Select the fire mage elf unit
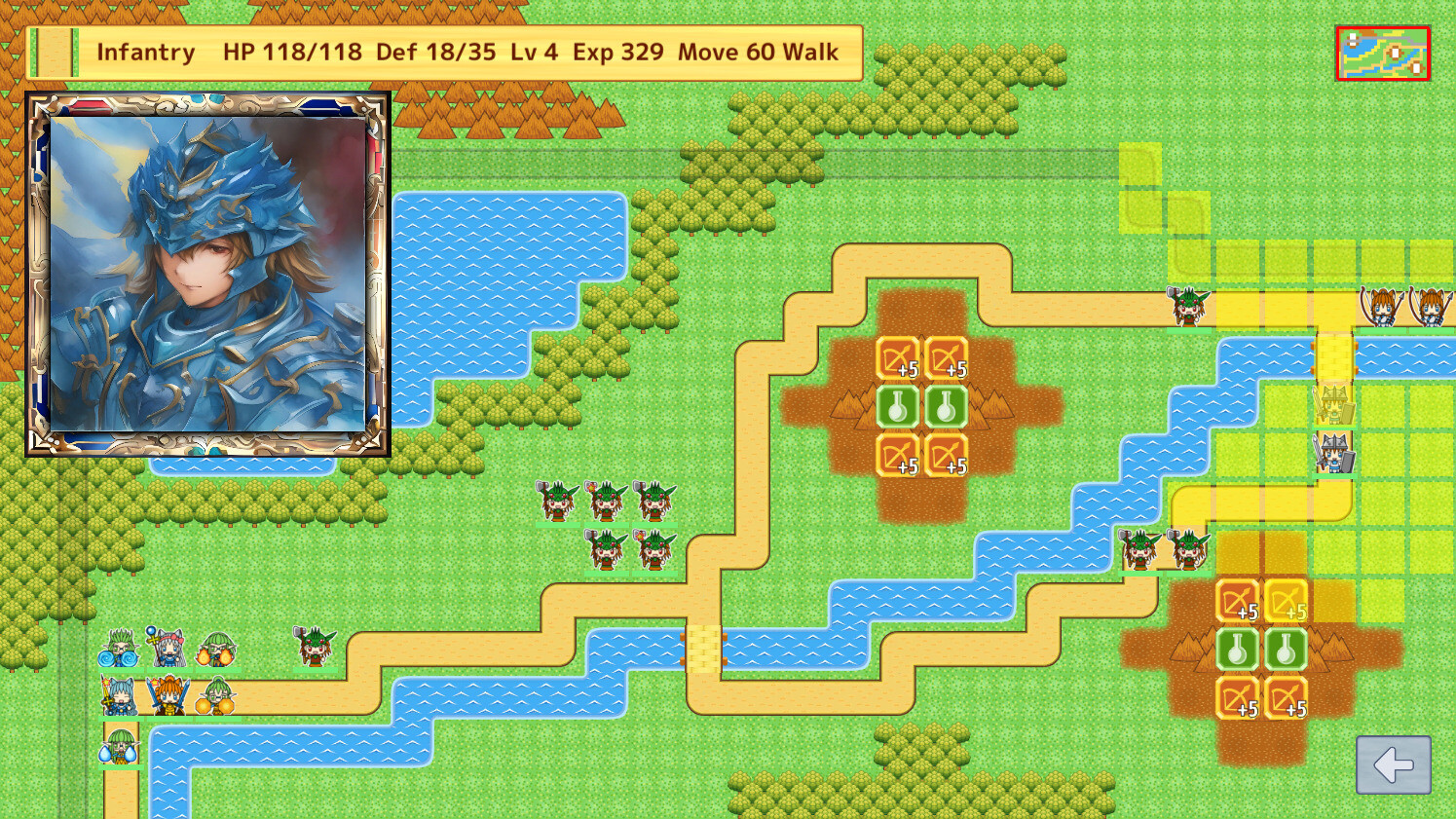 tap(214, 648)
